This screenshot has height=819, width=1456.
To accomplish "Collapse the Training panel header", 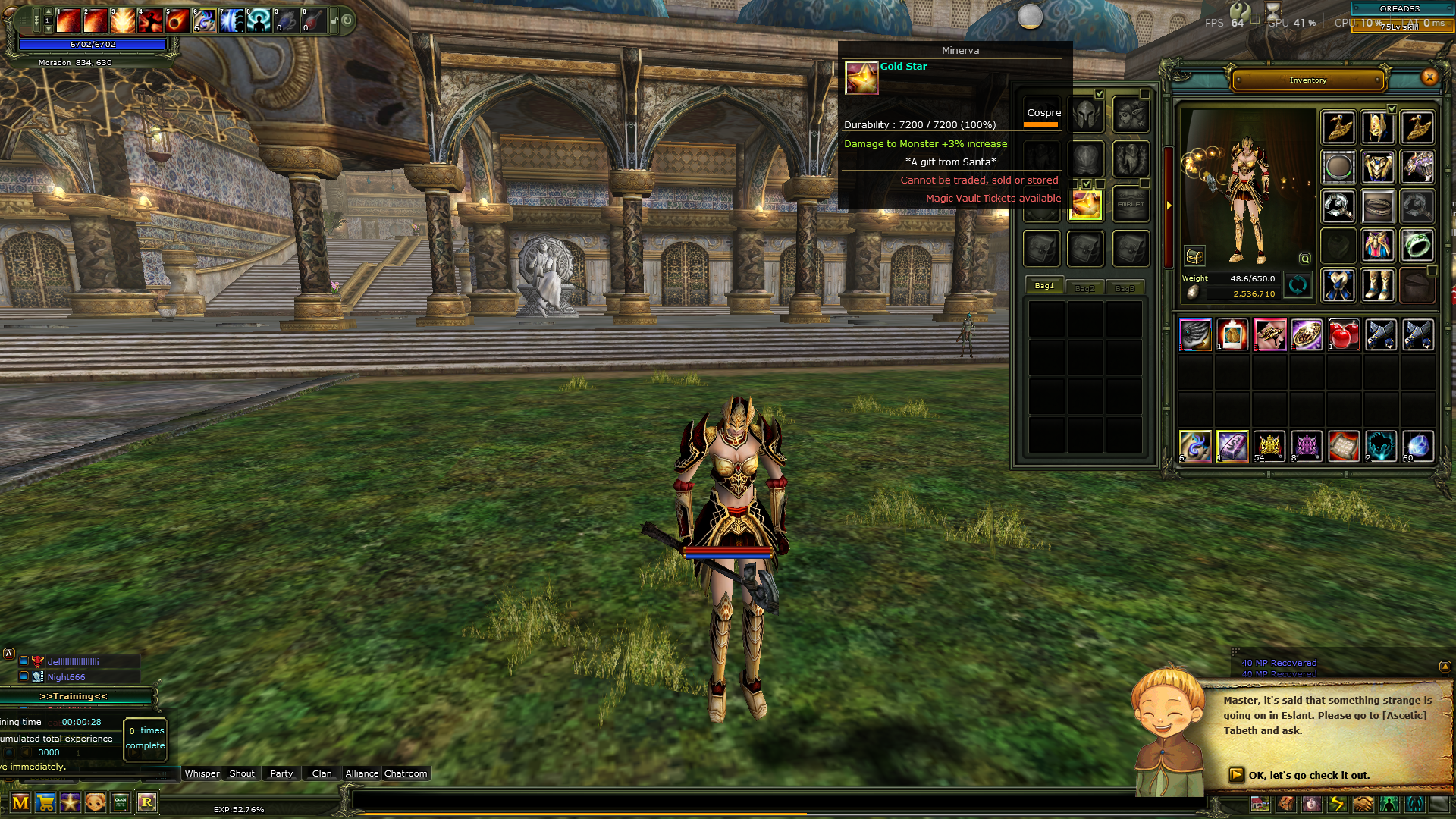I will pyautogui.click(x=72, y=695).
